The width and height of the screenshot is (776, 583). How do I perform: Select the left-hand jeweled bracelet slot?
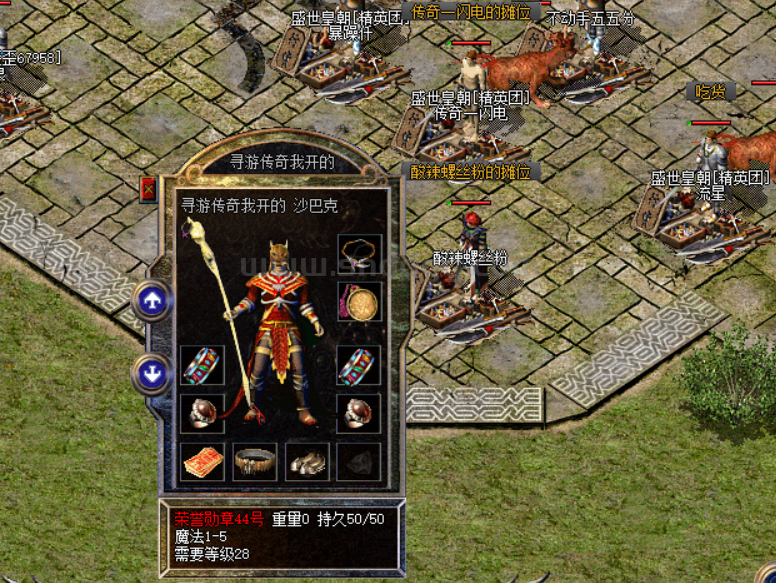click(x=202, y=366)
